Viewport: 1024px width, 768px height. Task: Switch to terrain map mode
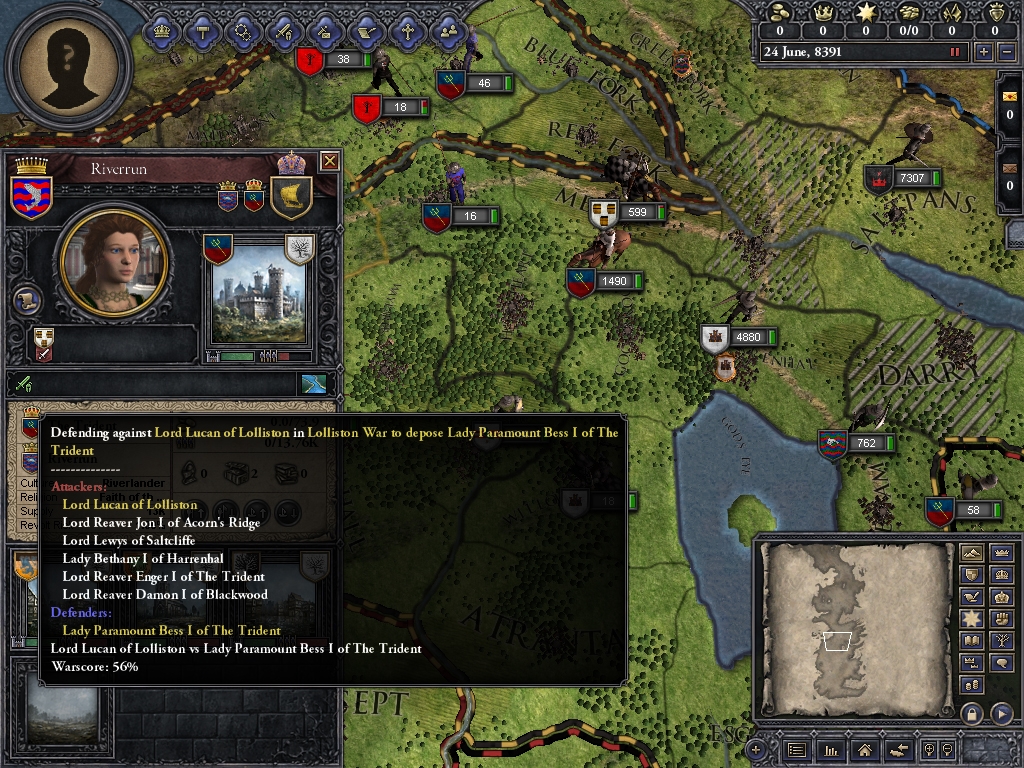point(970,553)
